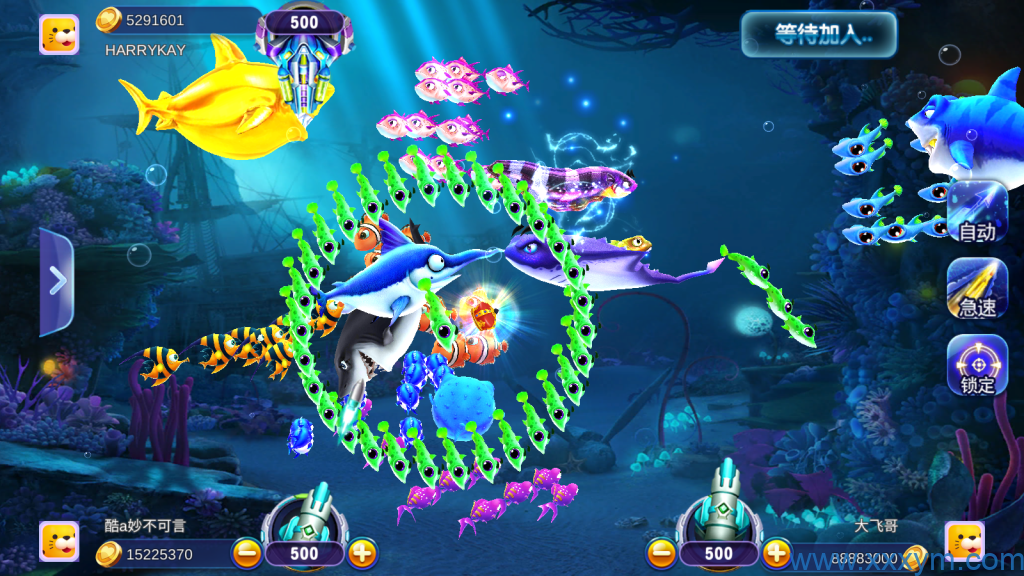The image size is (1024, 576).
Task: Enable the 锁定 target lock button
Action: click(977, 364)
